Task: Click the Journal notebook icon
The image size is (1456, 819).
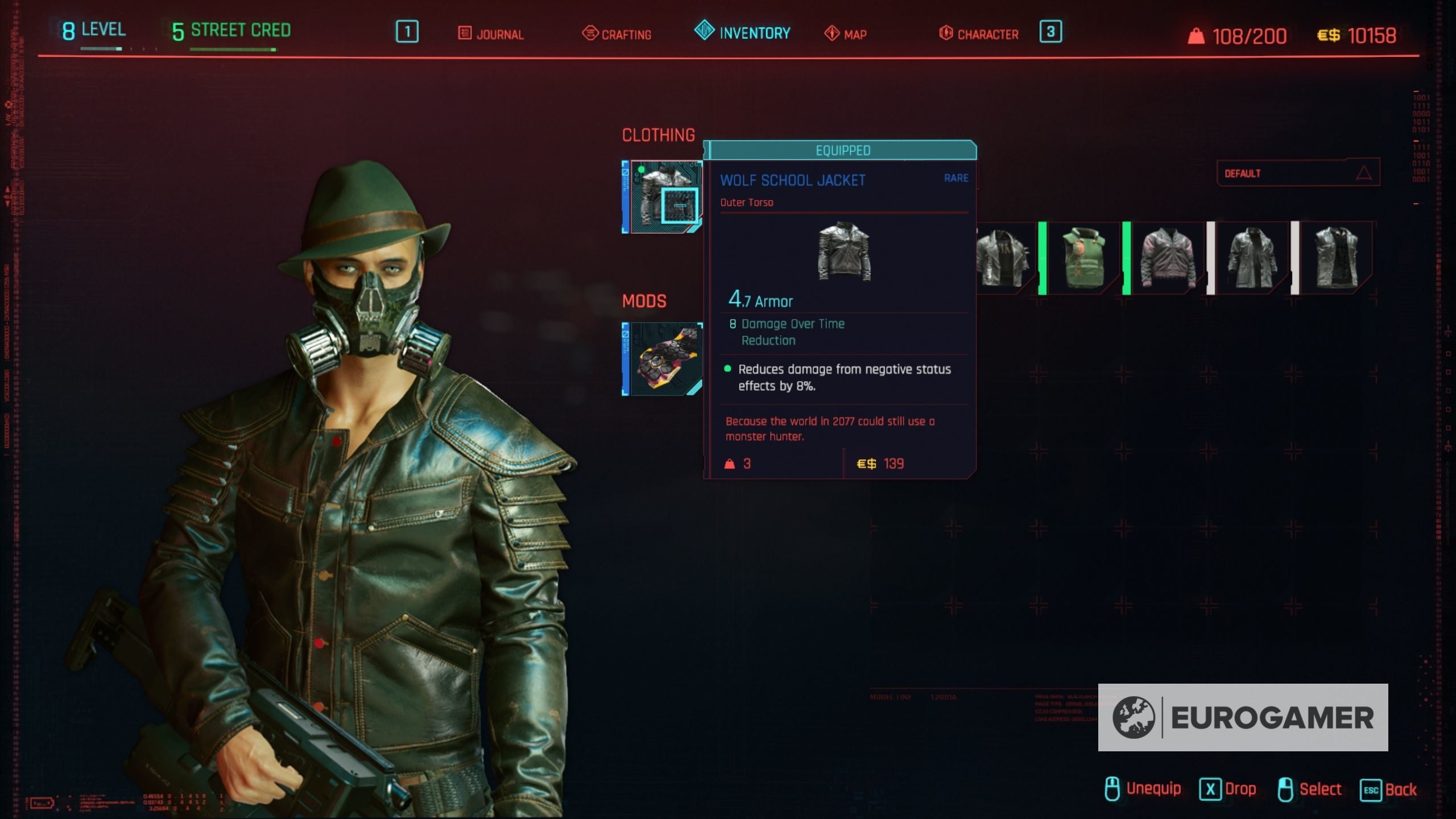Action: [x=465, y=34]
